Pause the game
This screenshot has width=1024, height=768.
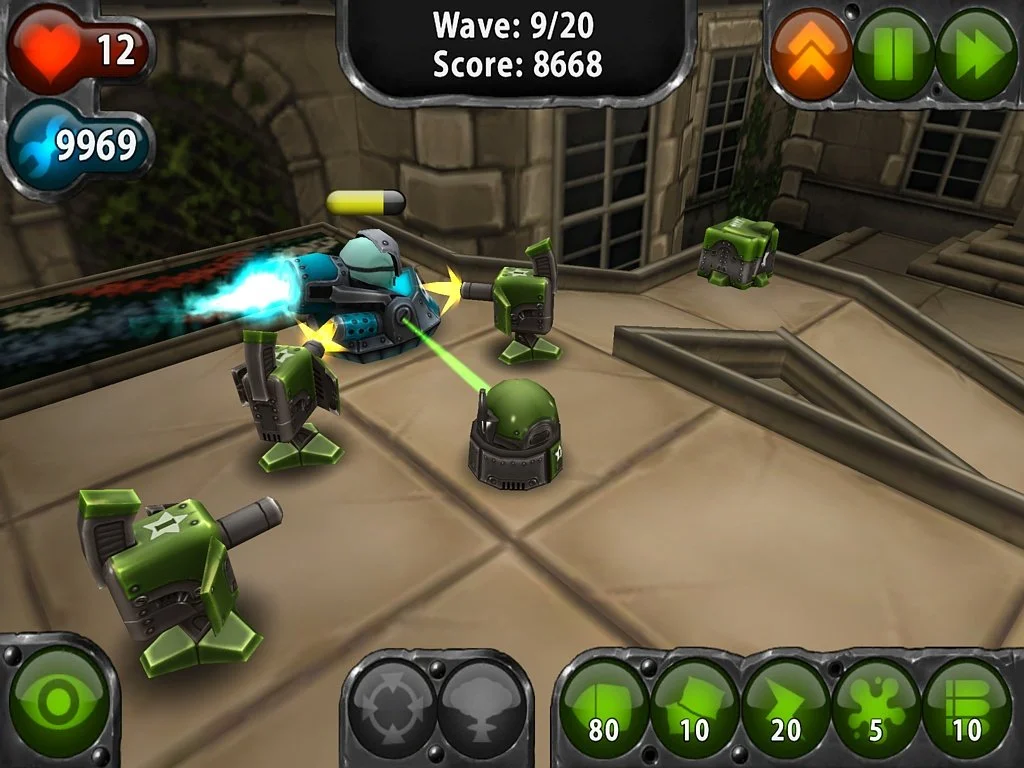[x=893, y=54]
